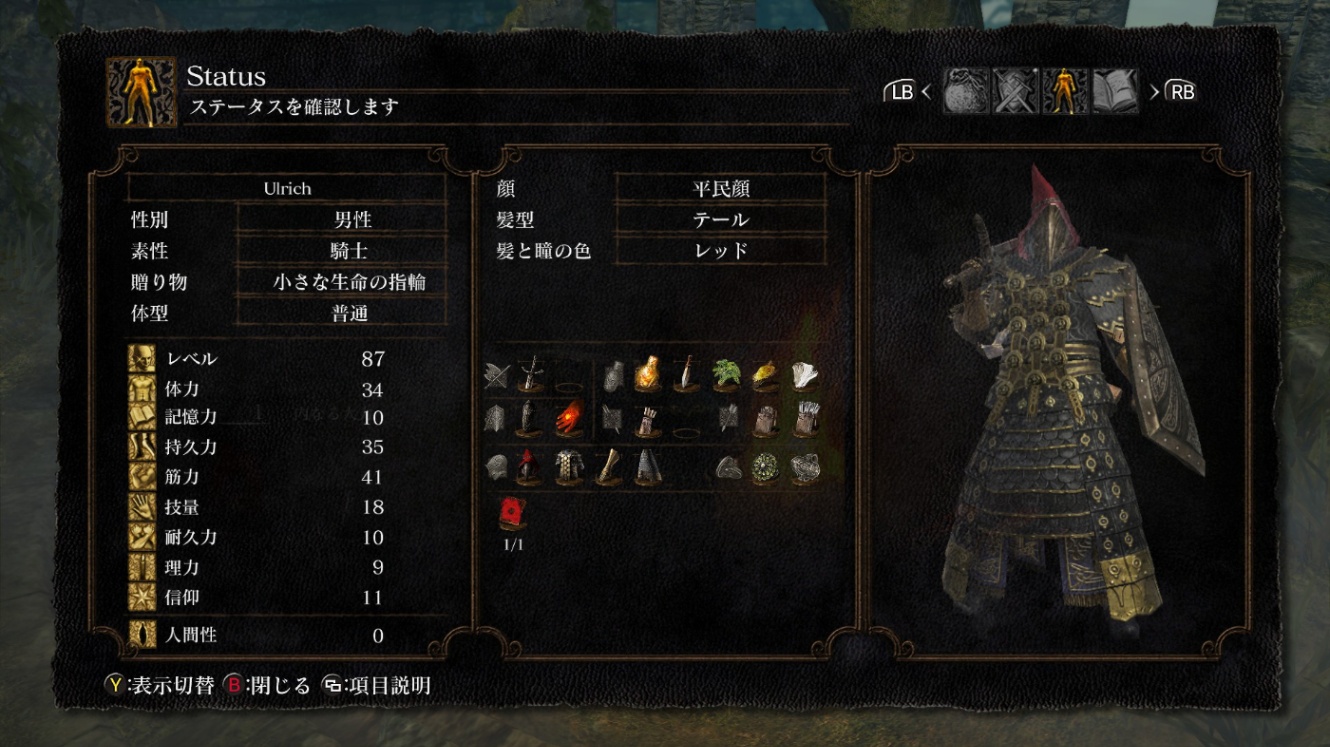The width and height of the screenshot is (1330, 747).
Task: Select the white feather item slot
Action: [x=806, y=374]
